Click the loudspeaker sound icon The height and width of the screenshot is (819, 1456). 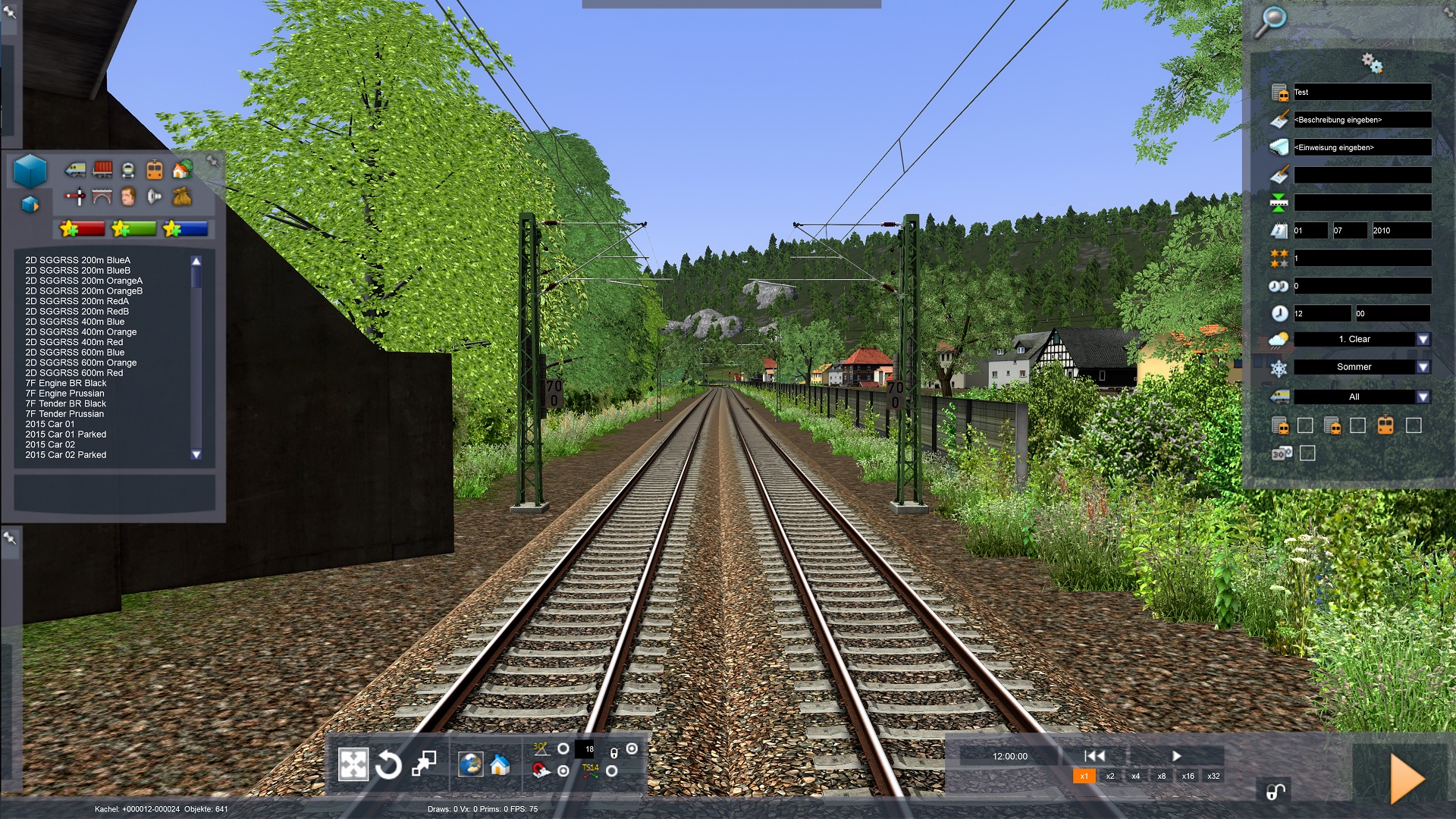tap(155, 197)
